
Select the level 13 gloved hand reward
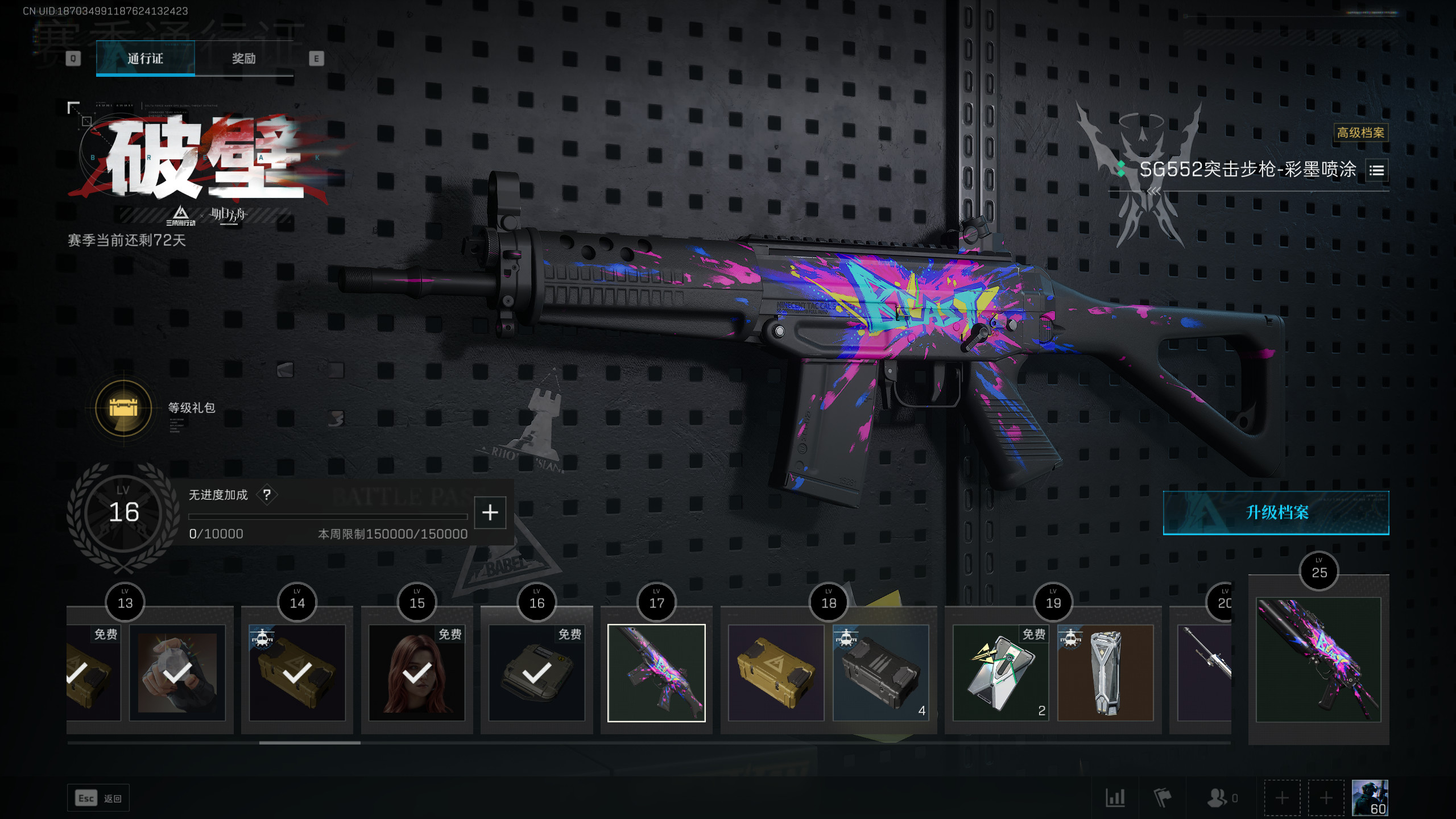pos(177,673)
